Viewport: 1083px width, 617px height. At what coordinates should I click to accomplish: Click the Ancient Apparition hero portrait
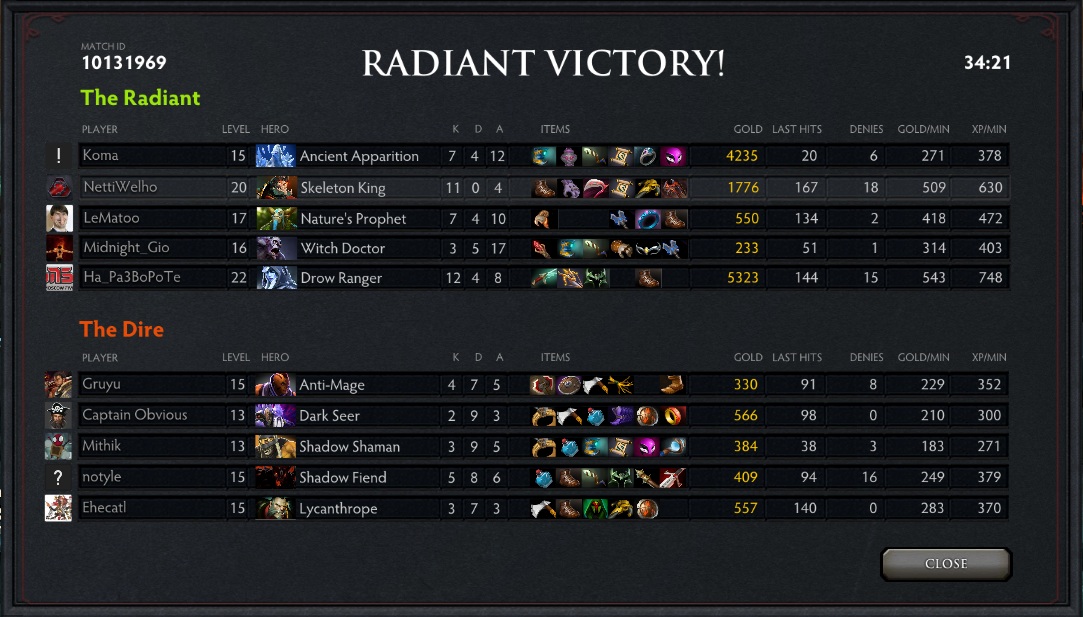coord(276,156)
